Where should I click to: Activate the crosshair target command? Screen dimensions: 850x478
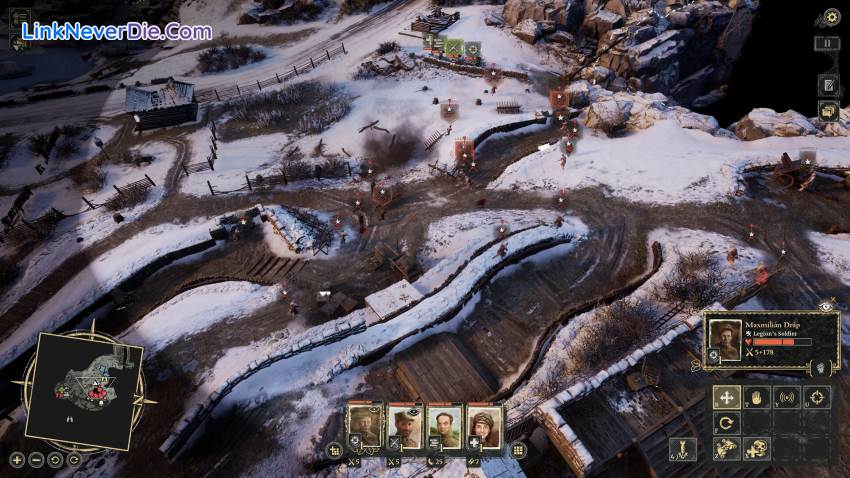[x=817, y=397]
